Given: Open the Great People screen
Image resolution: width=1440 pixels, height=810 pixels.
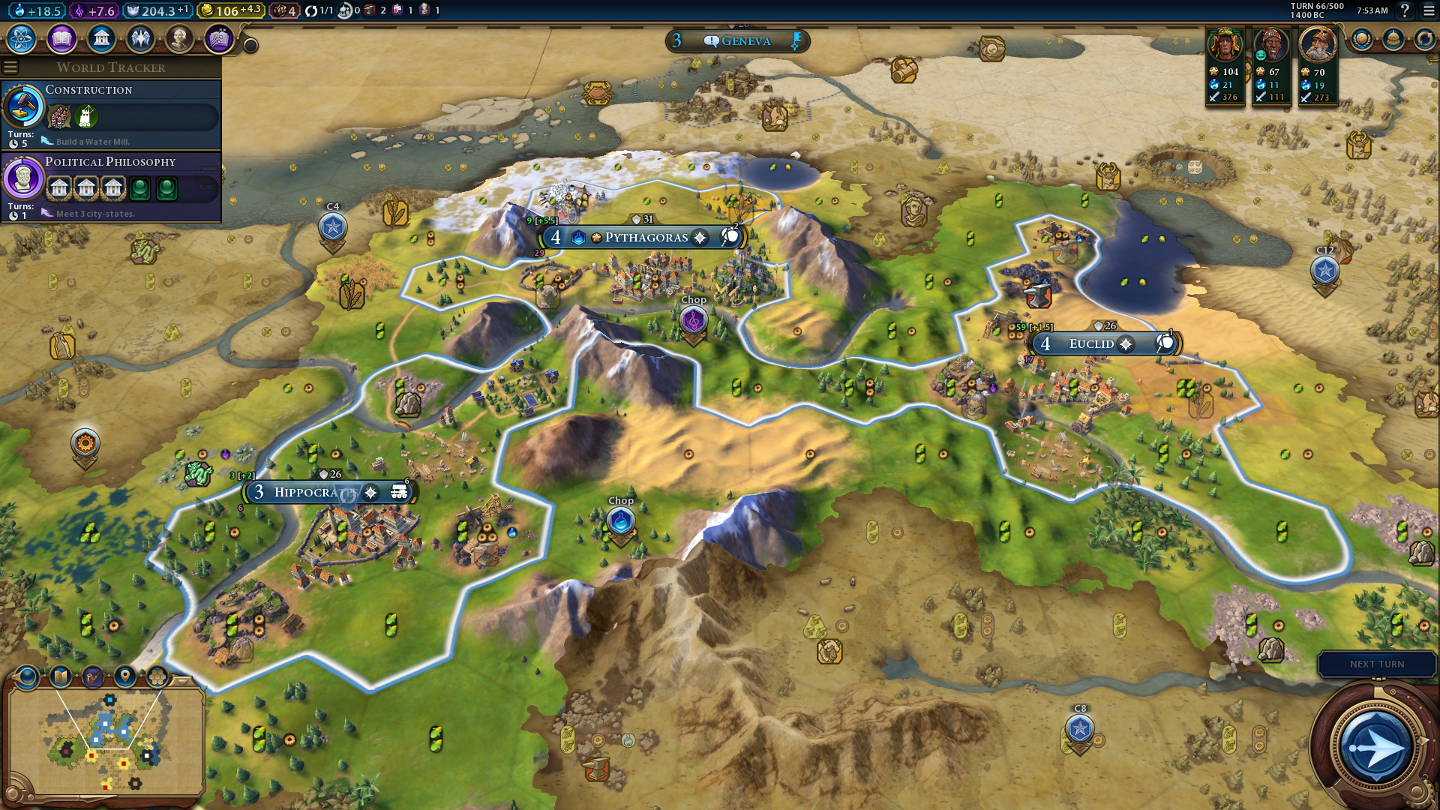Looking at the screenshot, I should [179, 39].
